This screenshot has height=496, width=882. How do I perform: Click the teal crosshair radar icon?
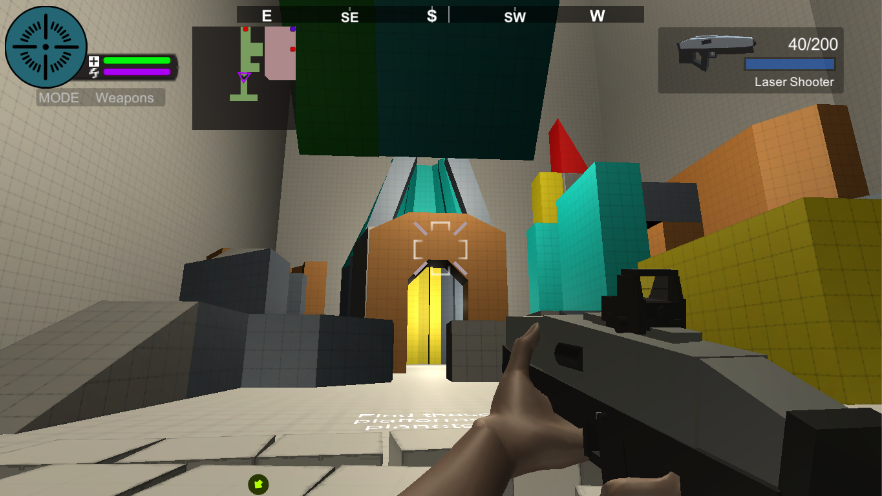[46, 47]
